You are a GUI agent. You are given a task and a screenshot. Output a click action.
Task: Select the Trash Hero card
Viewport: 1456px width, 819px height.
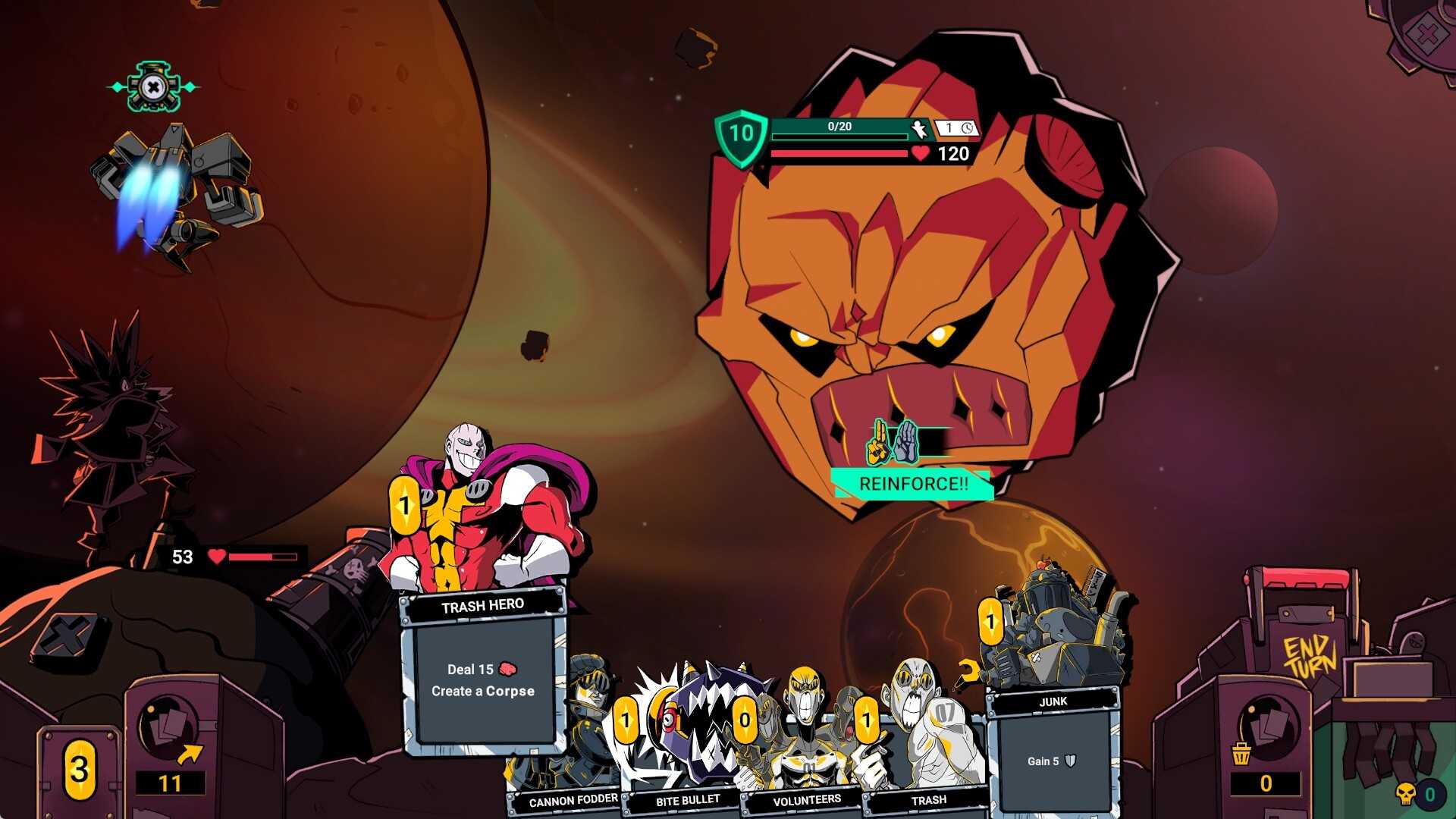tap(483, 667)
